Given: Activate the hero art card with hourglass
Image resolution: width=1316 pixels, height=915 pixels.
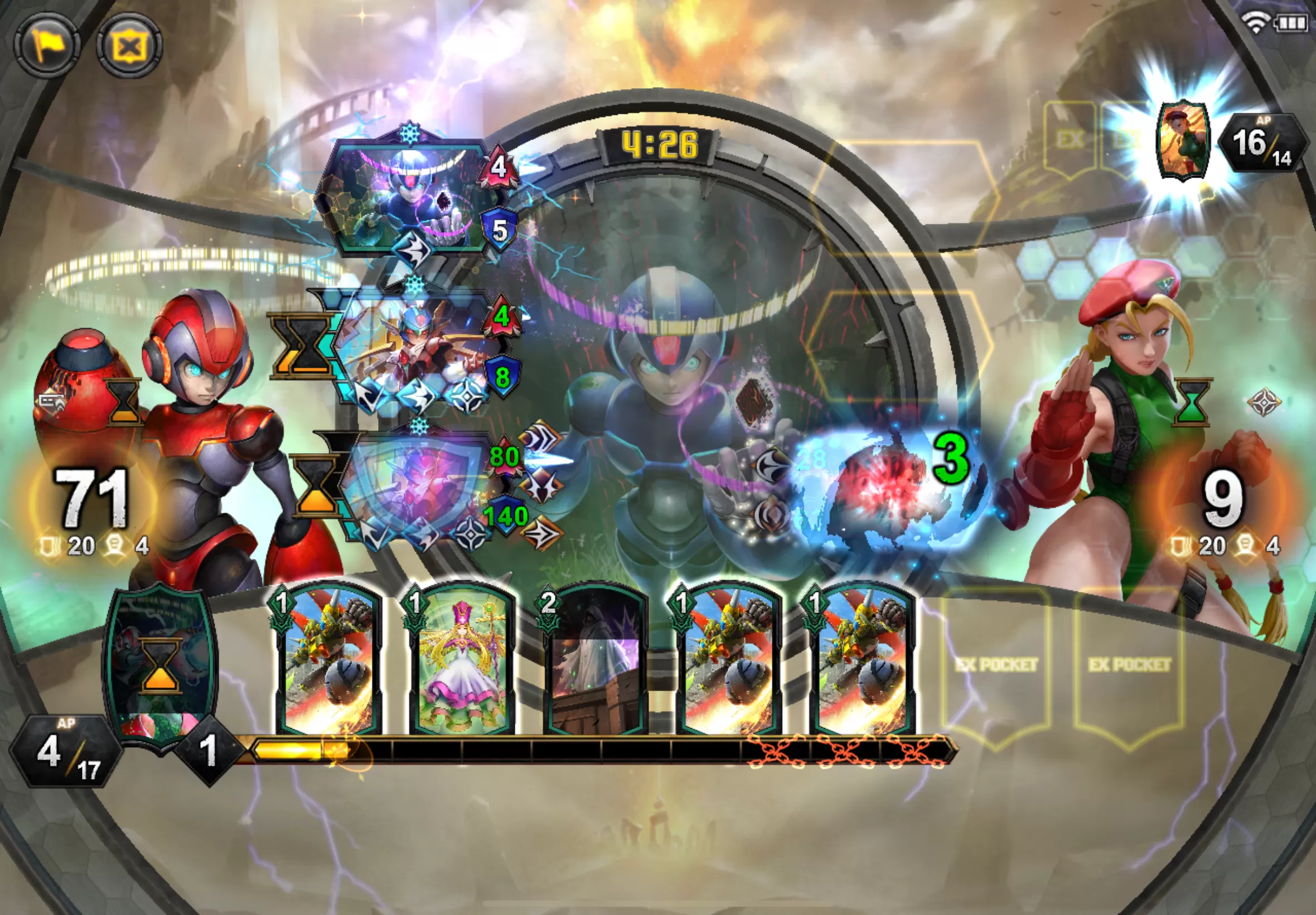Looking at the screenshot, I should 161,664.
